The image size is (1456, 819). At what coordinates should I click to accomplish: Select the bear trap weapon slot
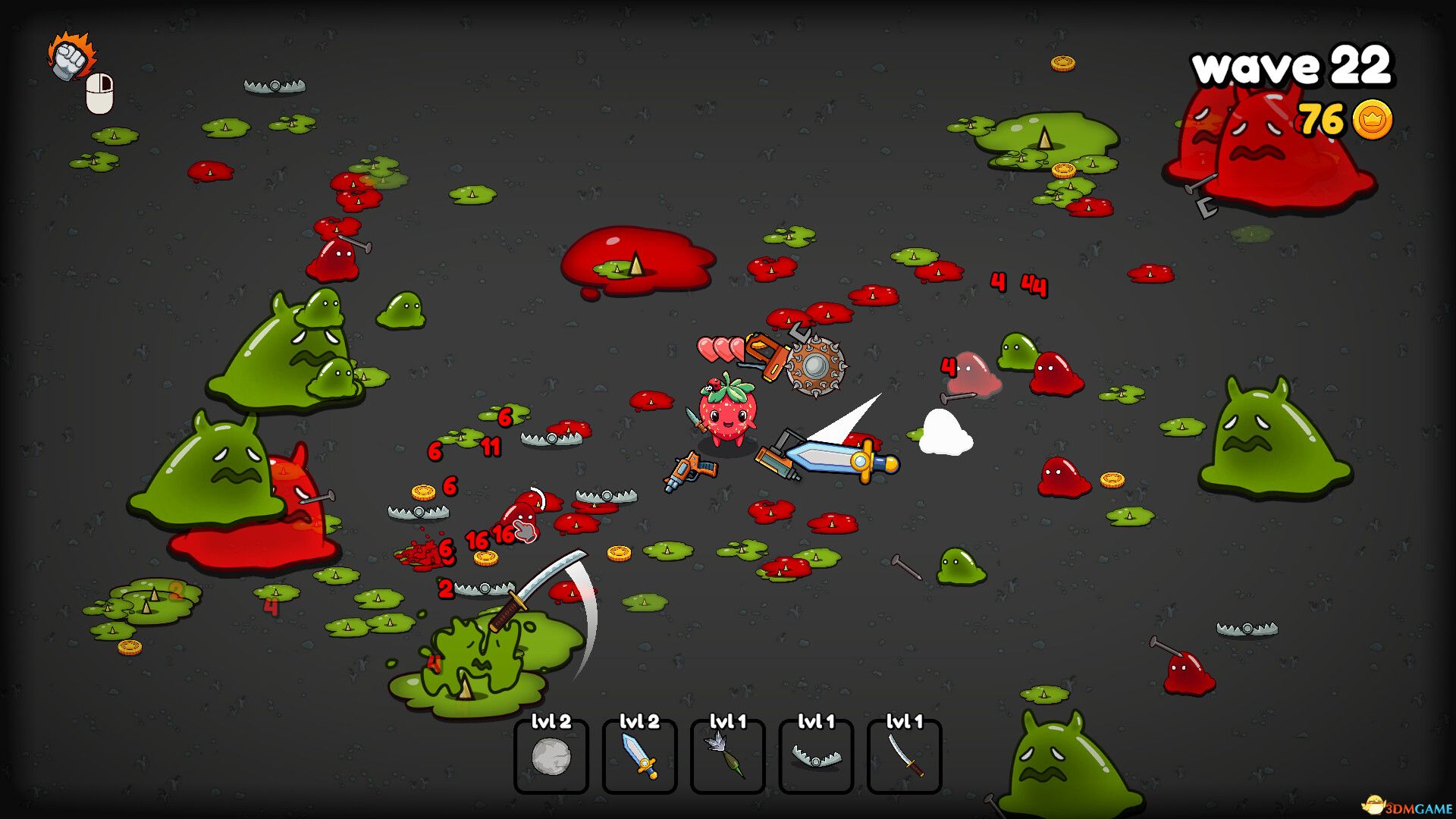pyautogui.click(x=816, y=756)
